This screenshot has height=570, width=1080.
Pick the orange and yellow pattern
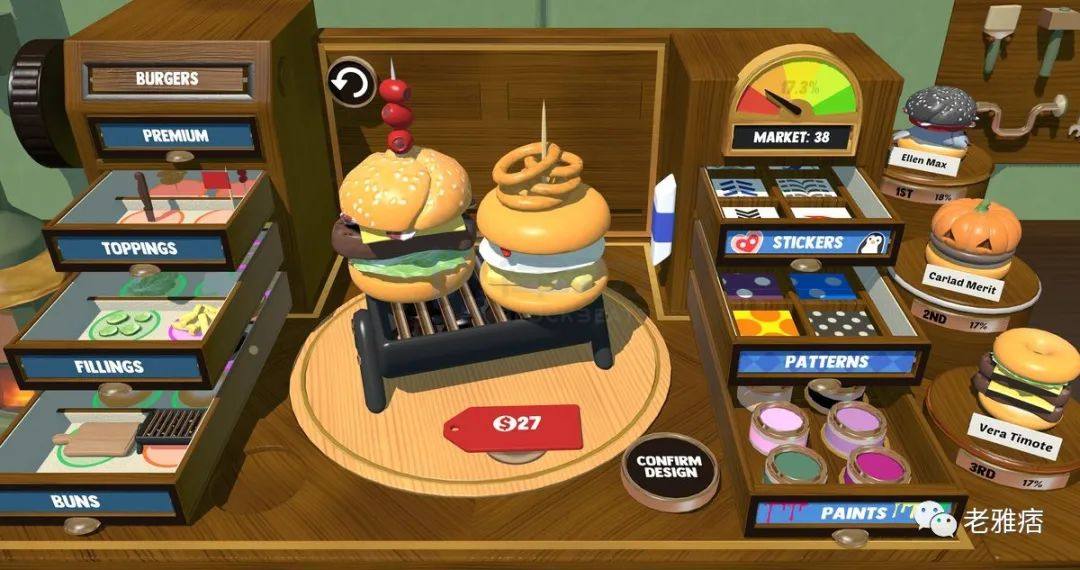766,321
